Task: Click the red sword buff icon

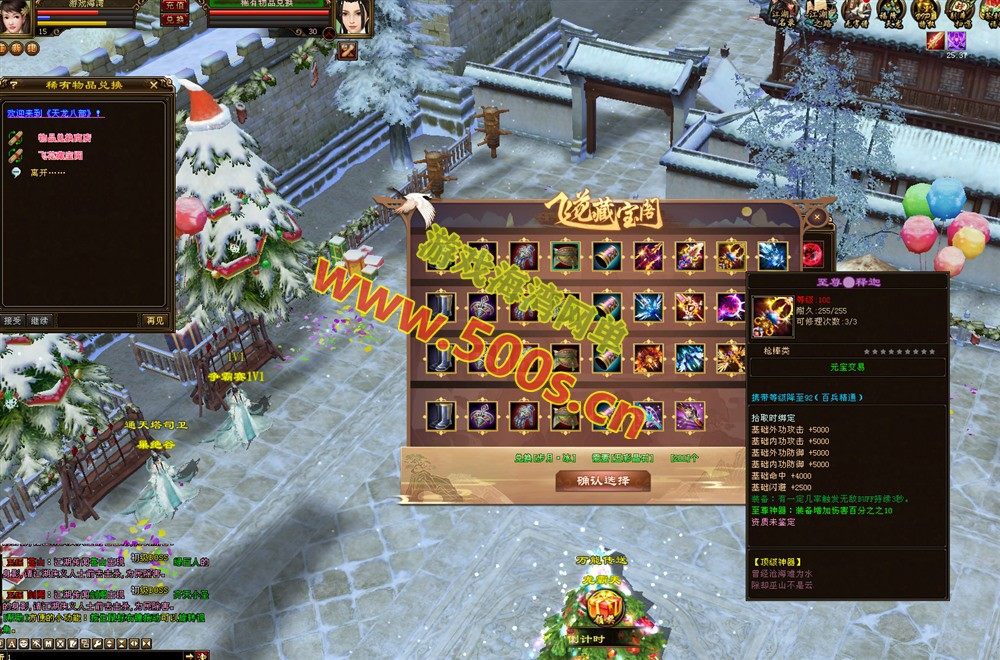Action: coord(935,40)
